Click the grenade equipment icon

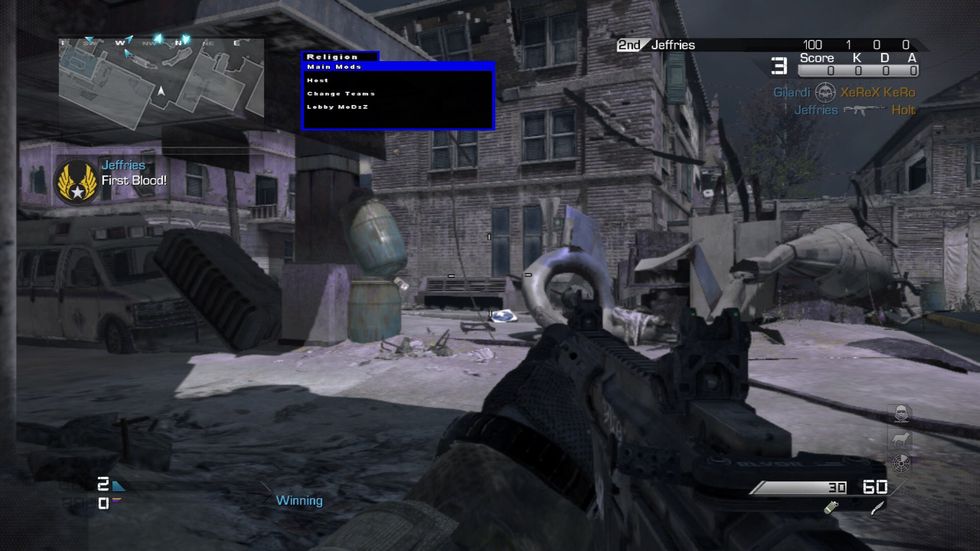tap(830, 509)
